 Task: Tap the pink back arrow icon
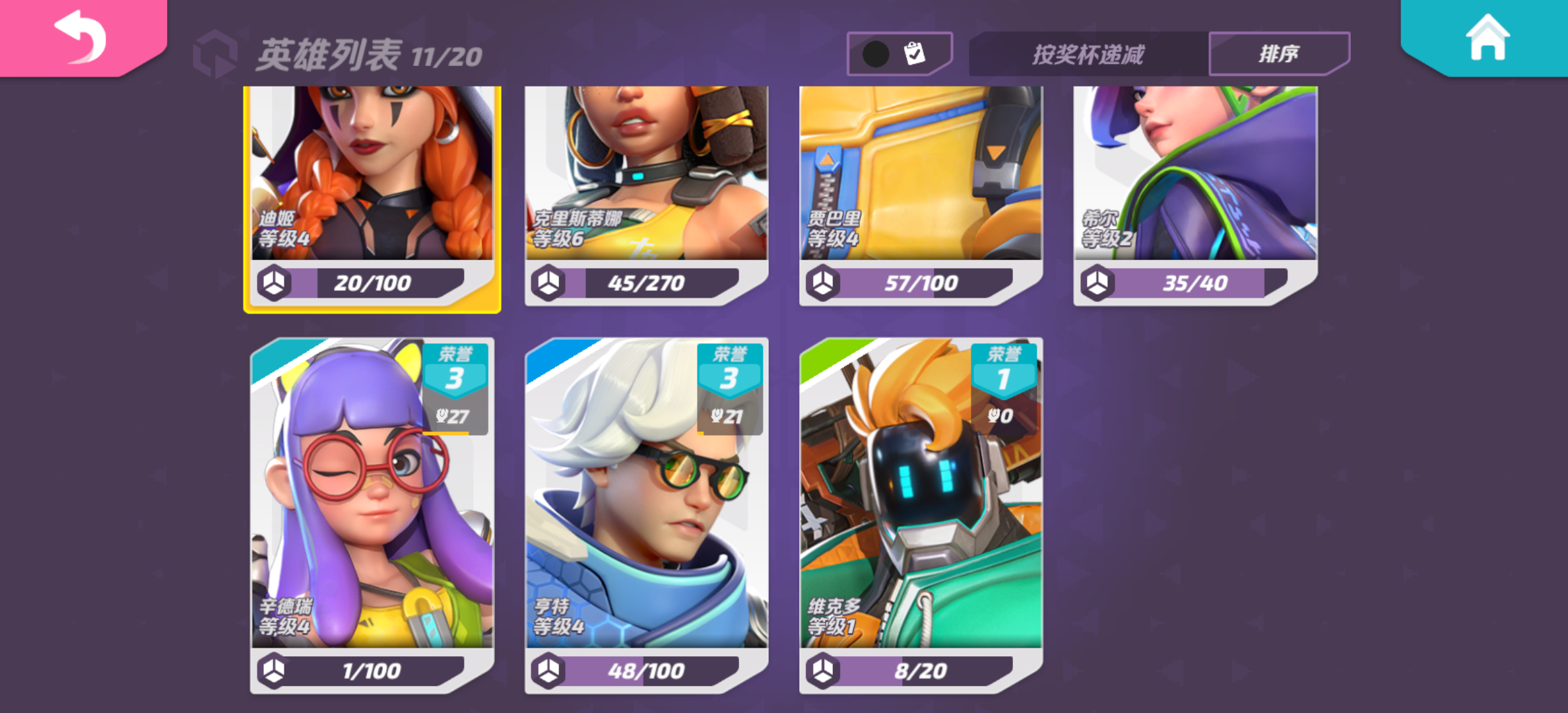81,36
